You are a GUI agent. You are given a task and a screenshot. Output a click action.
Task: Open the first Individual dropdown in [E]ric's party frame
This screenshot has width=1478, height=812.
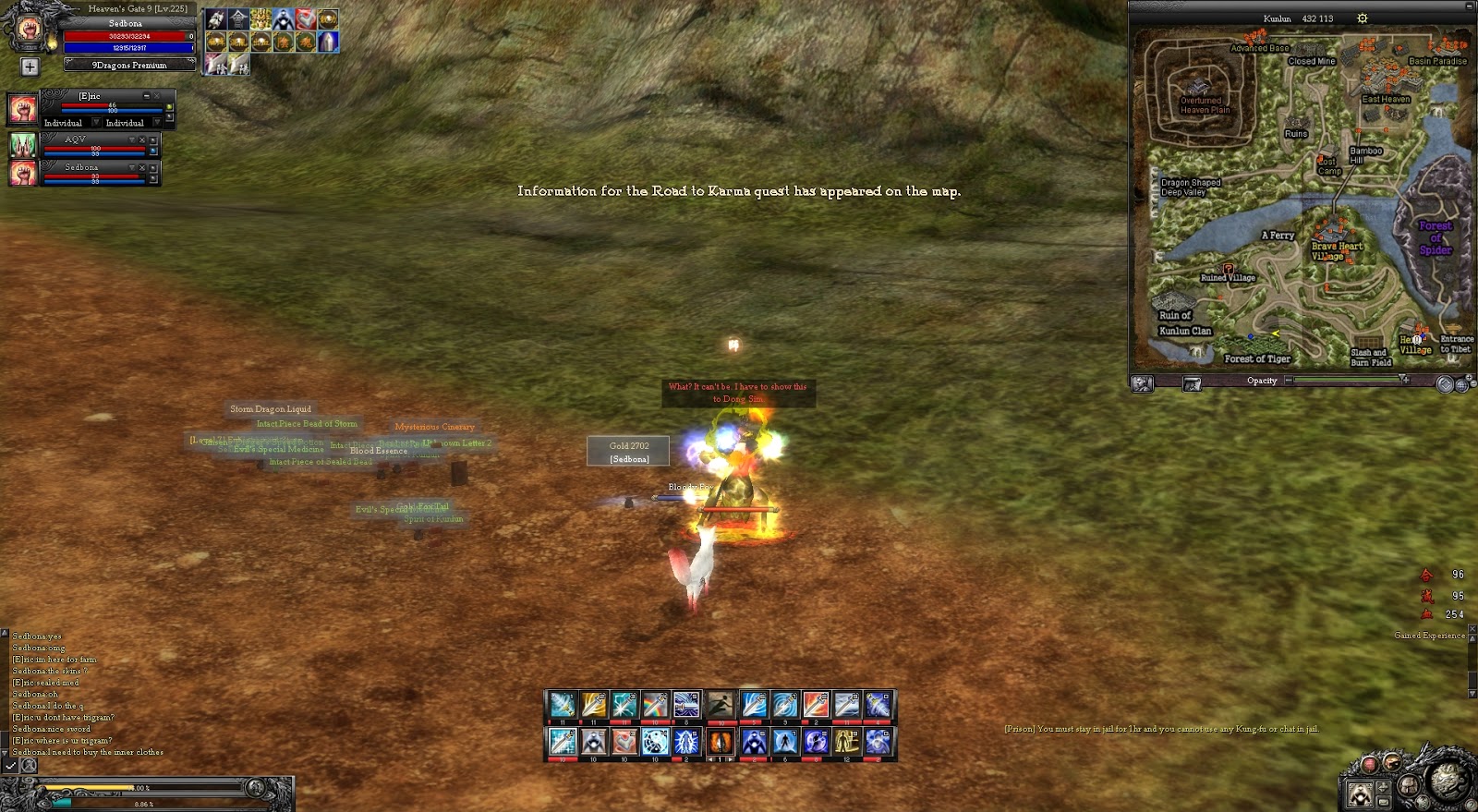click(95, 123)
